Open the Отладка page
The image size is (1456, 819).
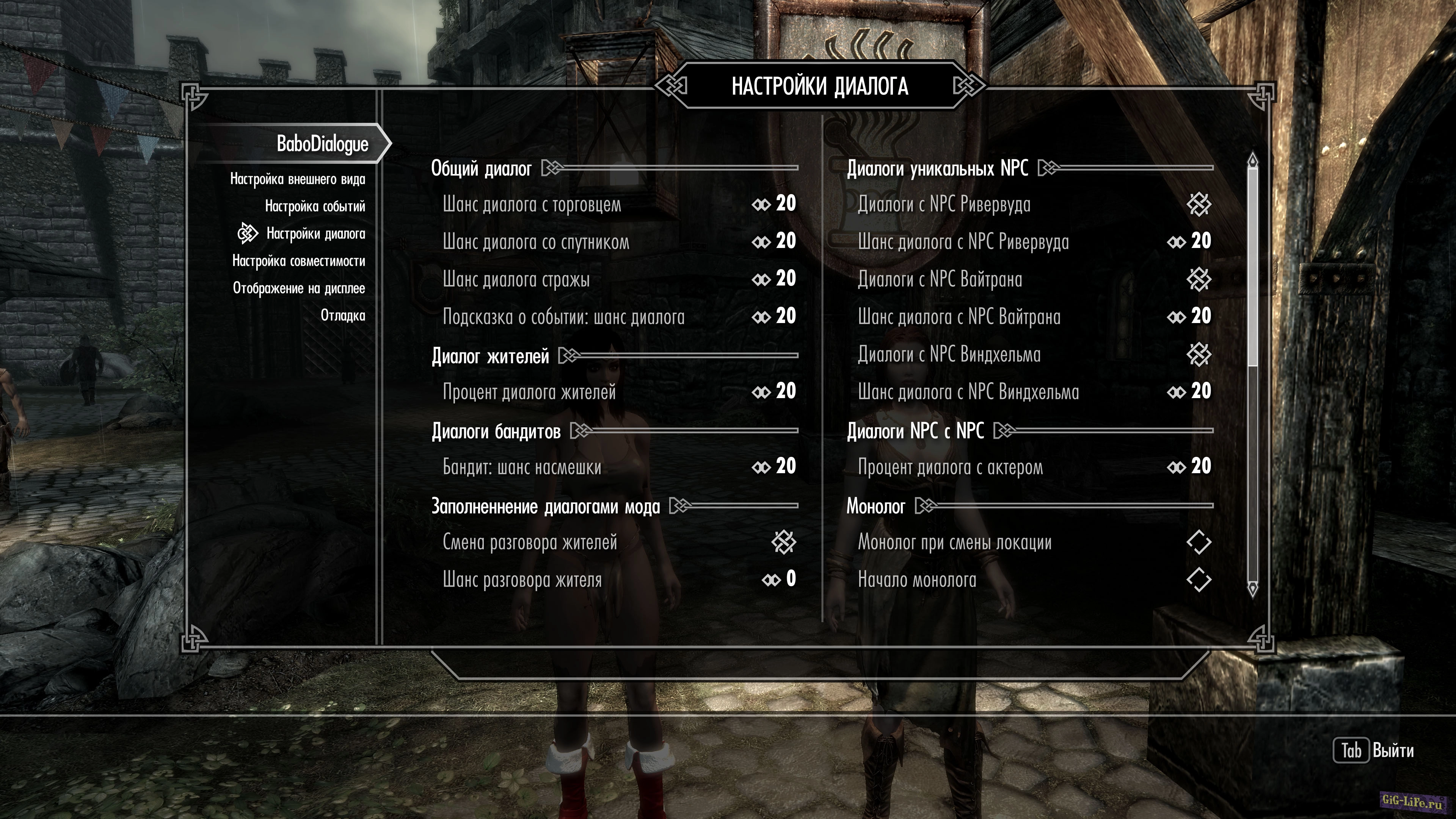(x=342, y=315)
